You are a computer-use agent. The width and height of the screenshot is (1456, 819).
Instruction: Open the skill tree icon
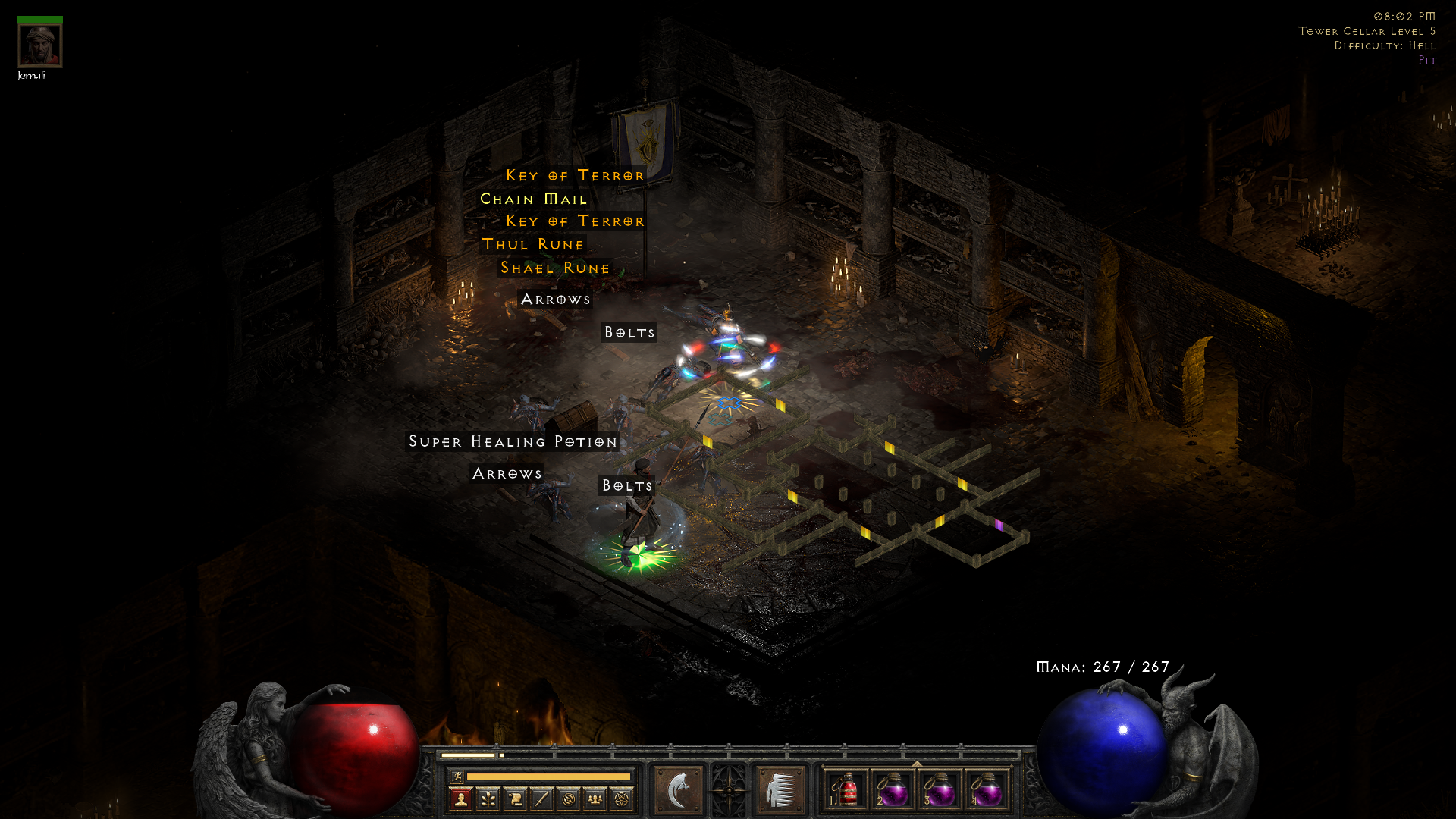489,798
